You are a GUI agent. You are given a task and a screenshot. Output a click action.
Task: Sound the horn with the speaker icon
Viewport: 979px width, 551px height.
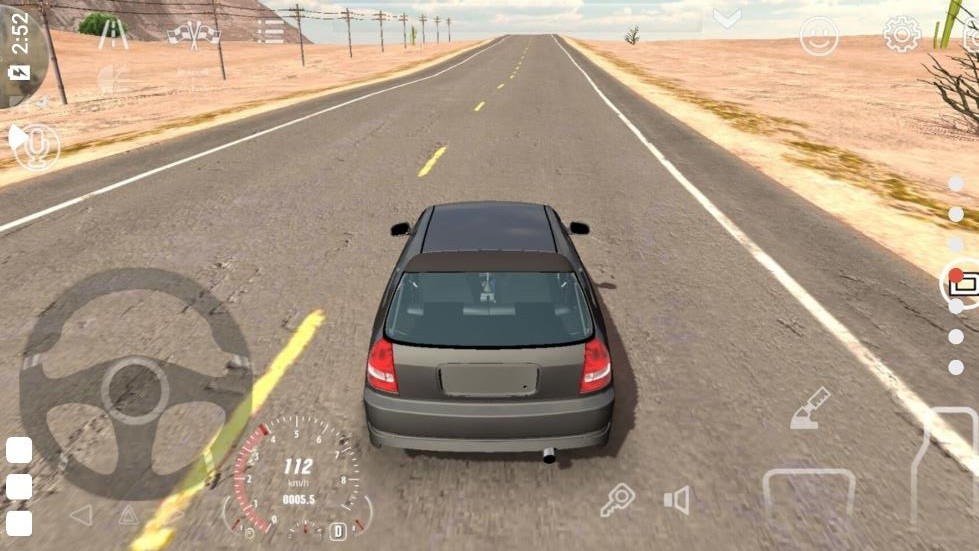[x=677, y=500]
